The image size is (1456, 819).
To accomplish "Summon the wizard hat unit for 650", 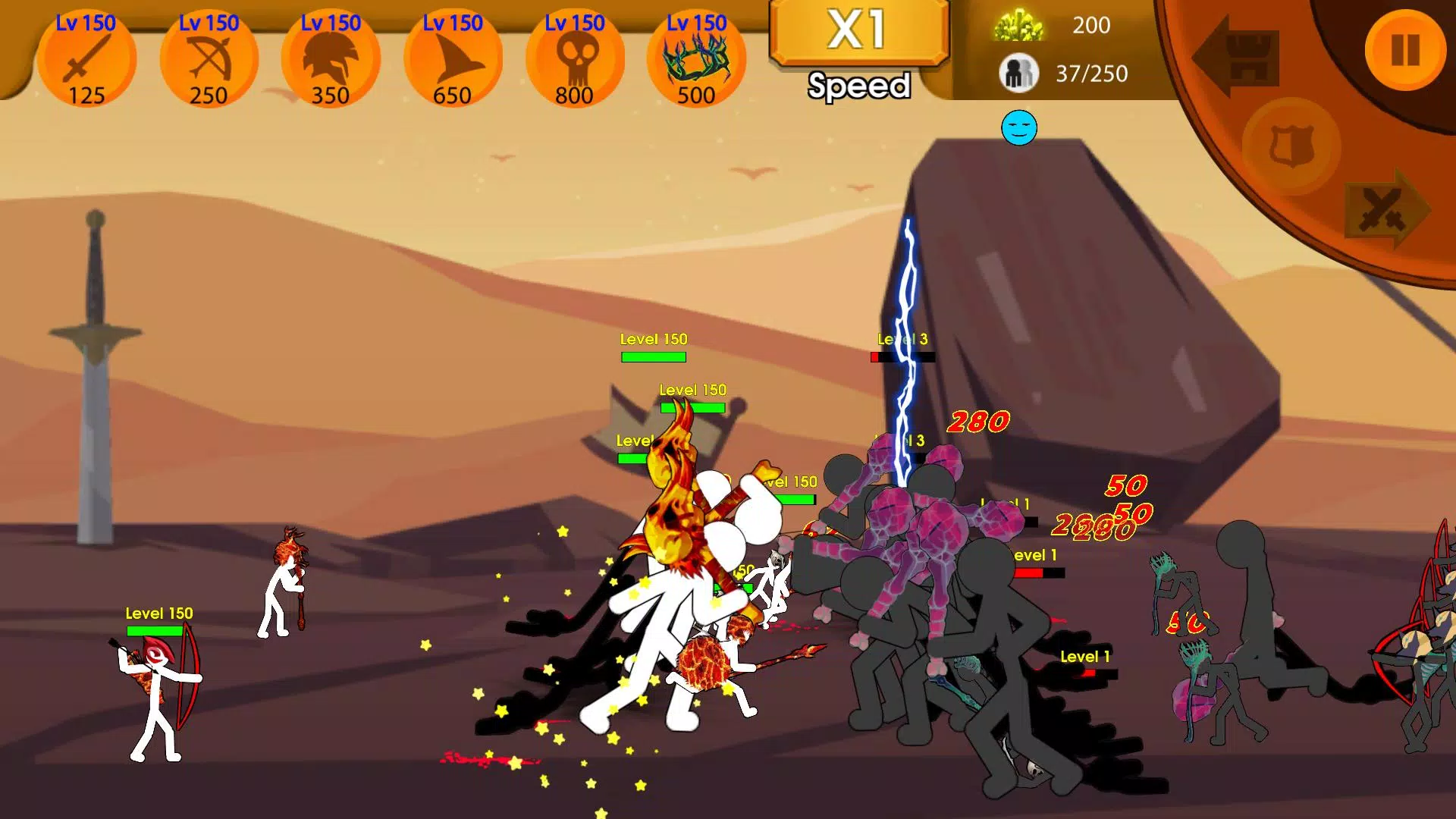I will click(453, 59).
